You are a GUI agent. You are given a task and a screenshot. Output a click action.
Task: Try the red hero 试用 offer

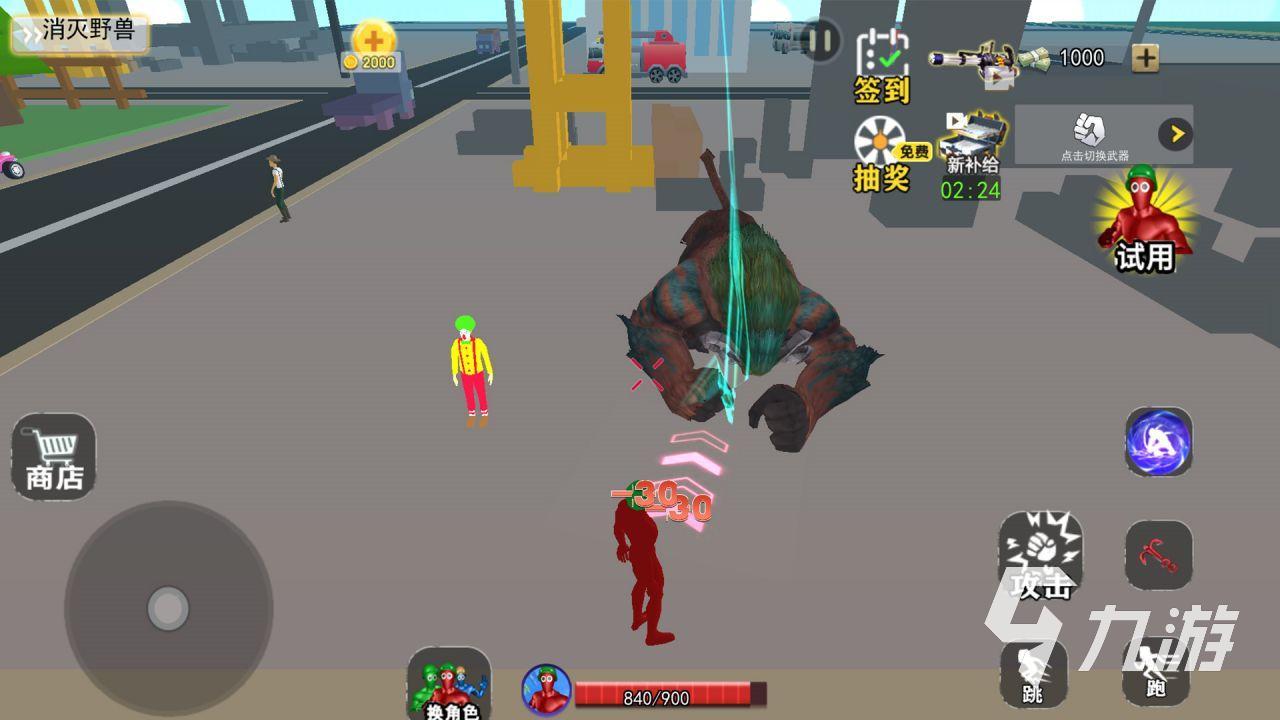1144,221
